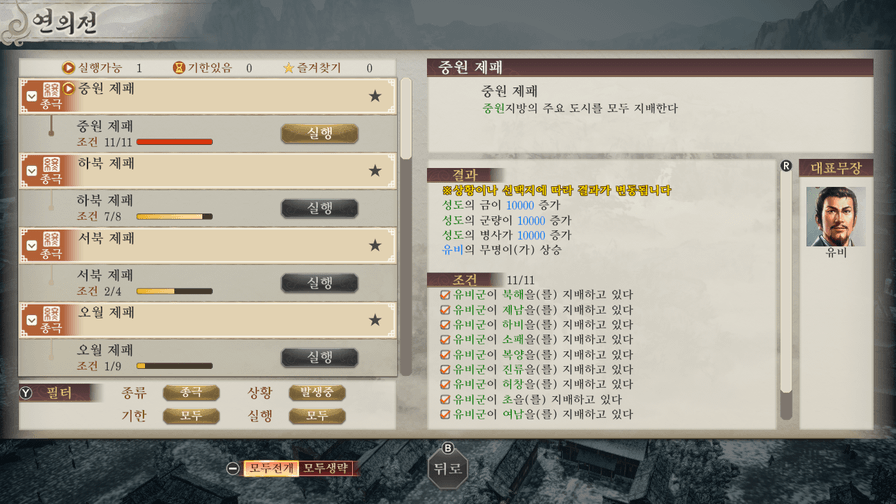Click 실행 button for 하북 제패

pos(319,208)
